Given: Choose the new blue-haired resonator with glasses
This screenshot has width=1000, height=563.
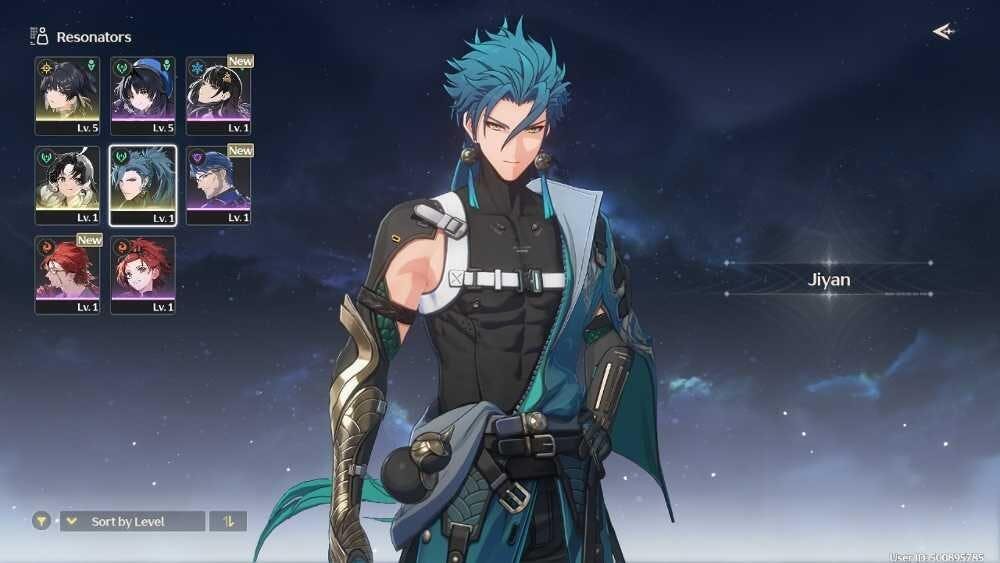Looking at the screenshot, I should [x=218, y=185].
